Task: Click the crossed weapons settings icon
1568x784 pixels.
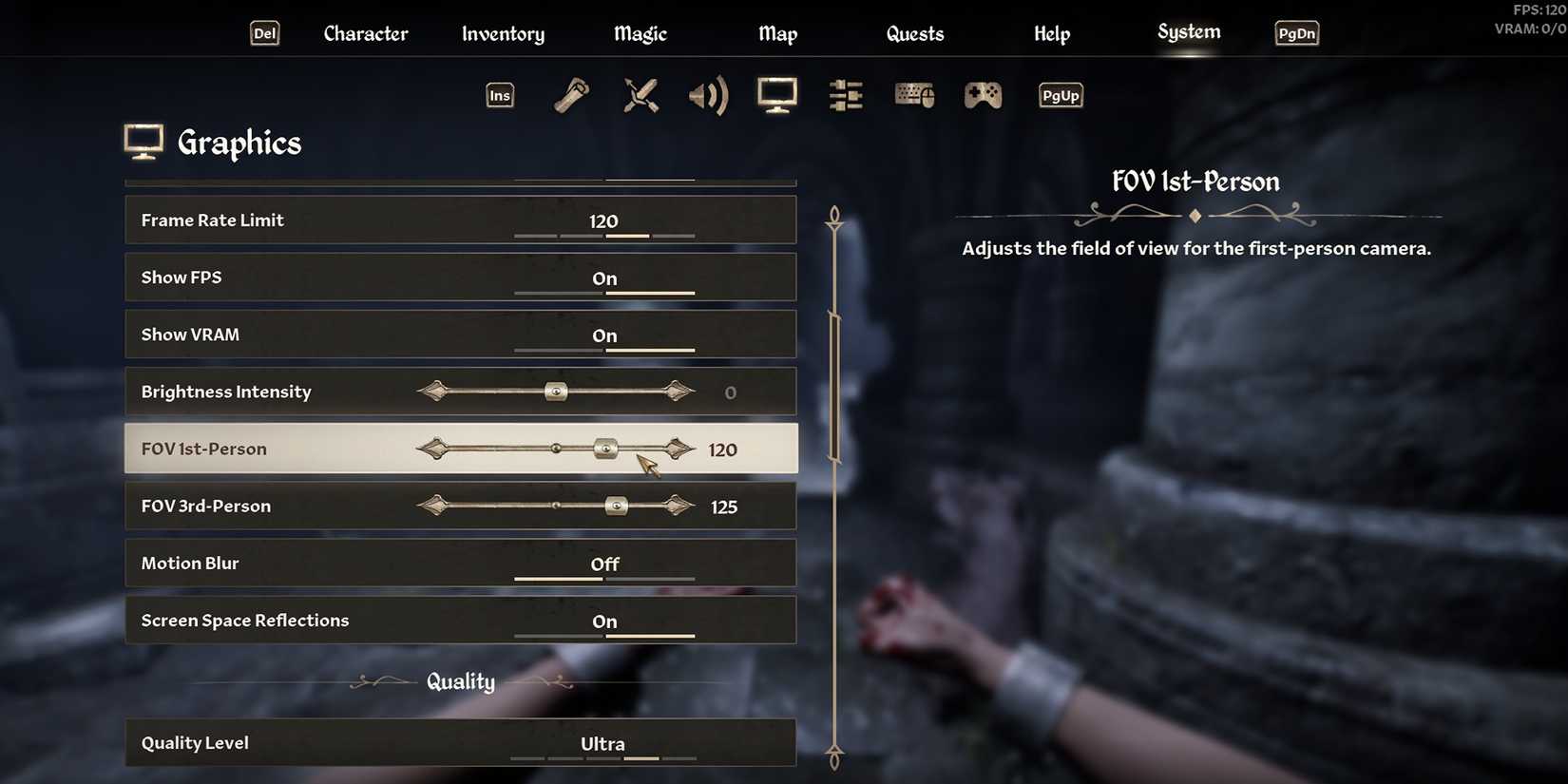Action: pyautogui.click(x=641, y=95)
